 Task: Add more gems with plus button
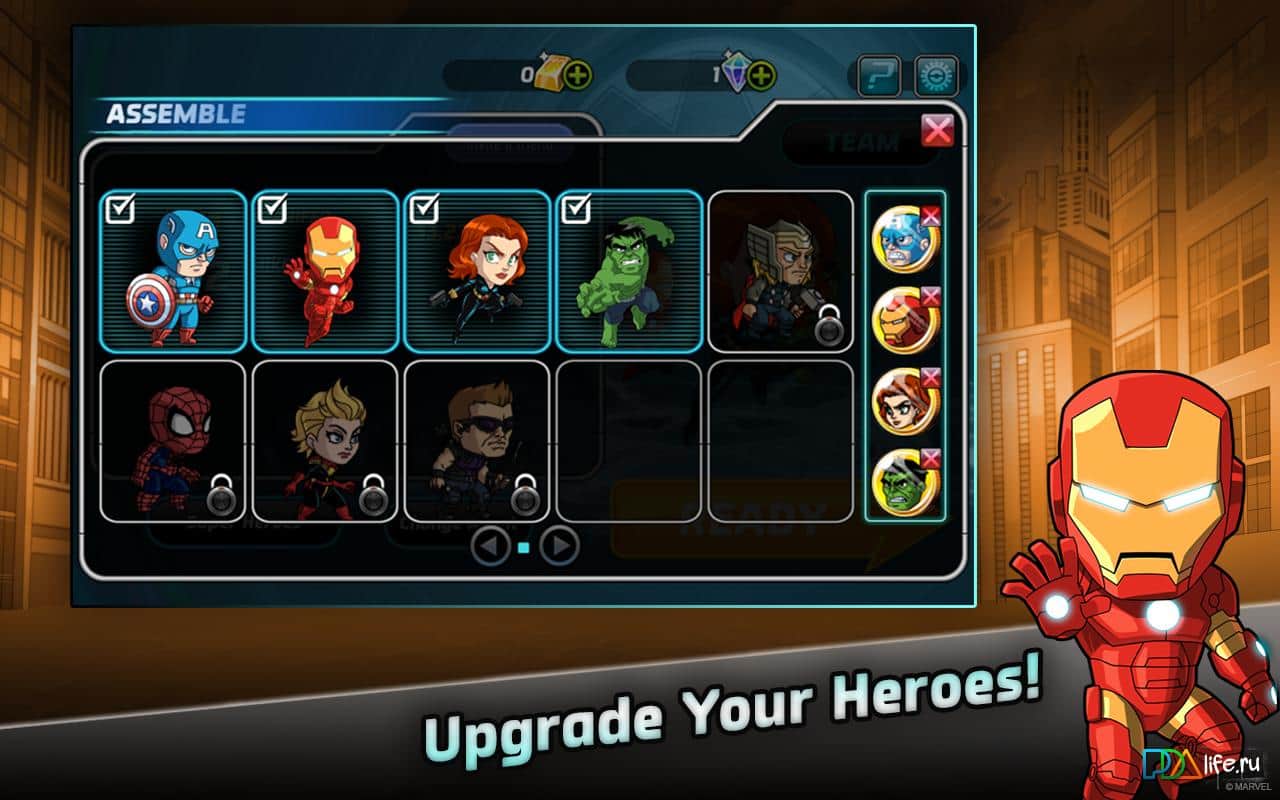[x=762, y=75]
